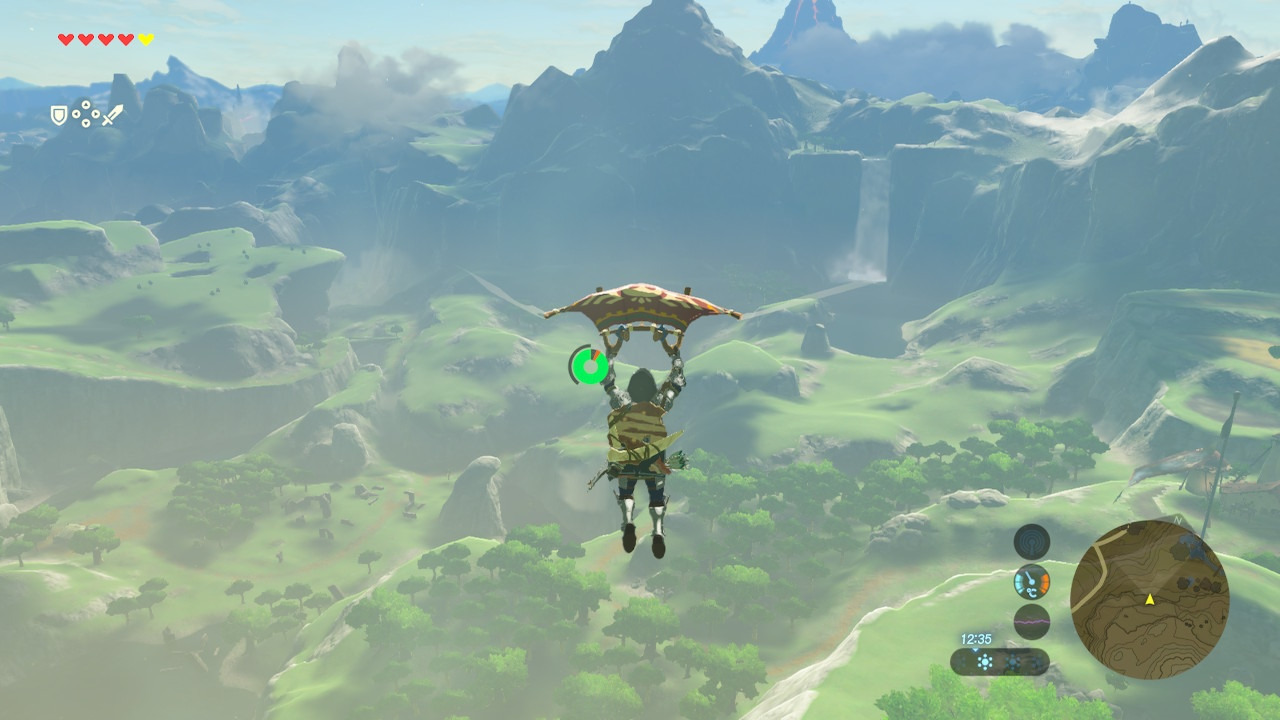
Task: Click the temperature gauge icon
Action: point(1031,582)
